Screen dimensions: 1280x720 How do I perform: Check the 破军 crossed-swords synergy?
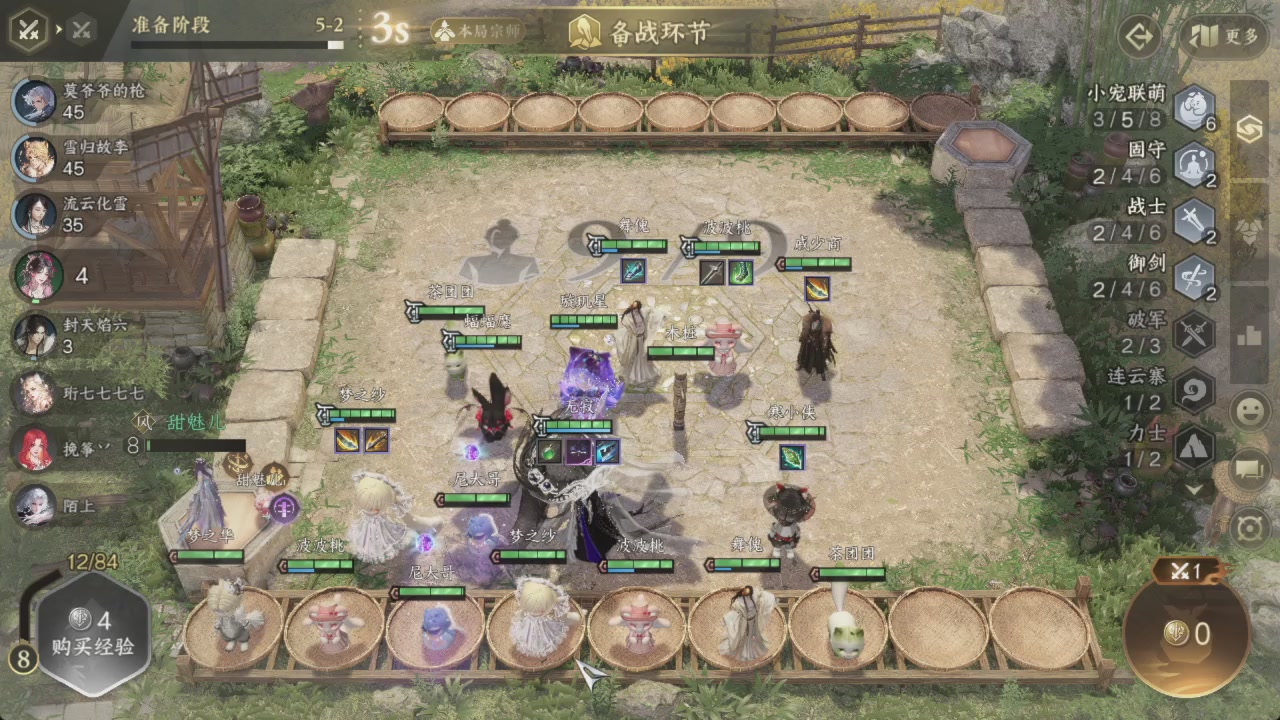1193,334
